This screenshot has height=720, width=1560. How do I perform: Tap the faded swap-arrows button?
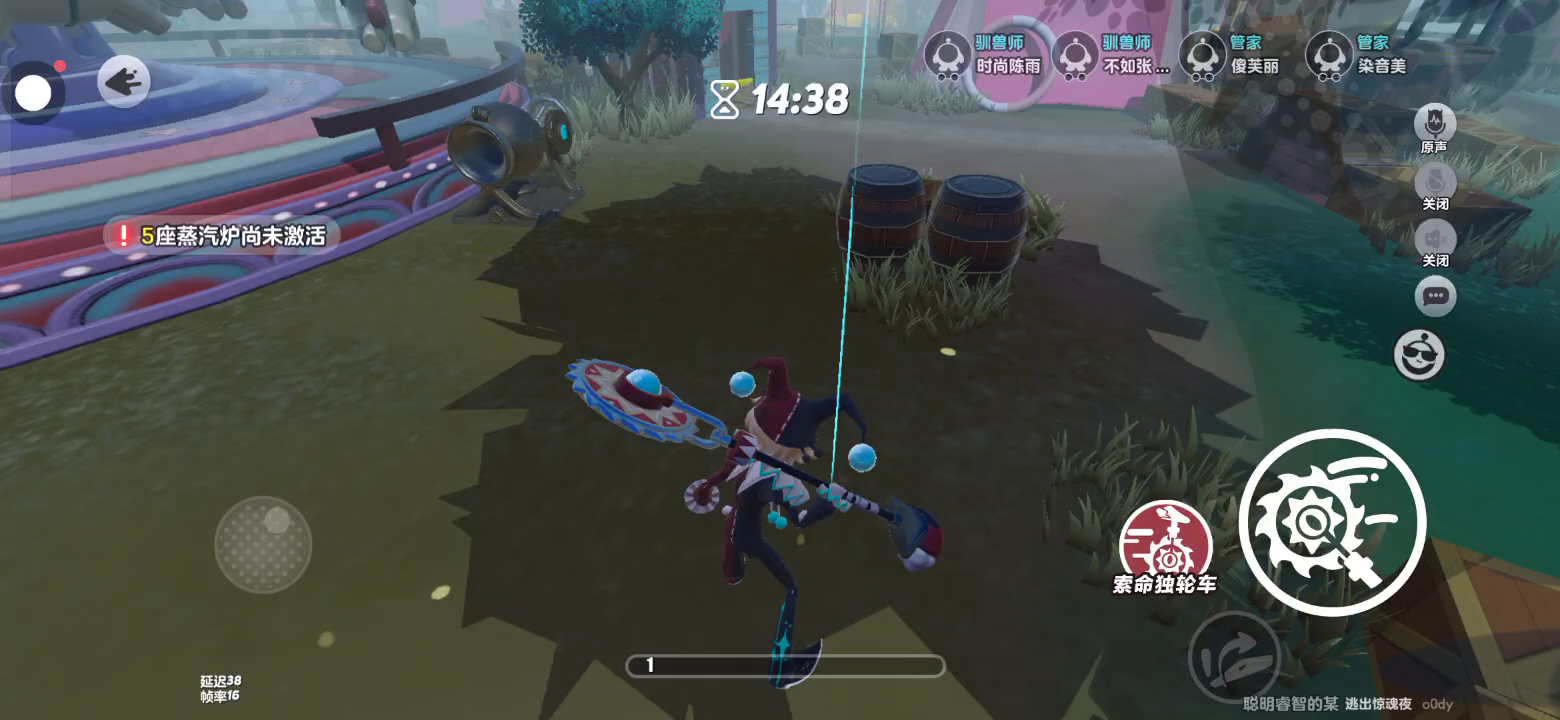1234,657
